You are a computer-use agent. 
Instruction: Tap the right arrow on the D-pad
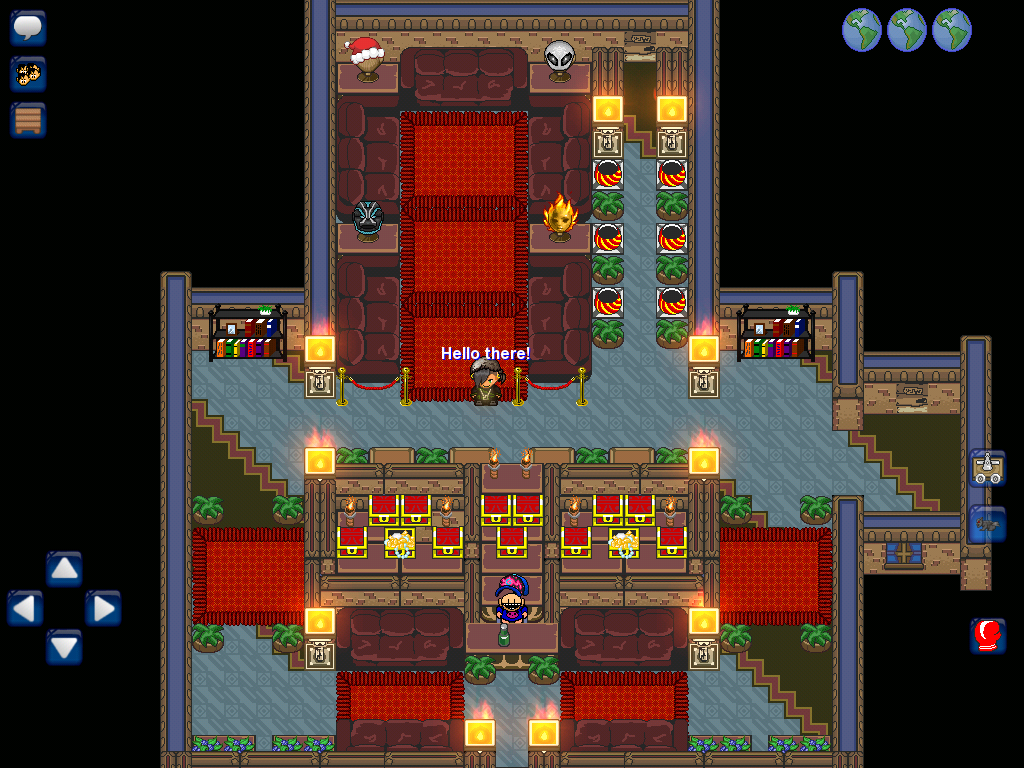coord(103,608)
